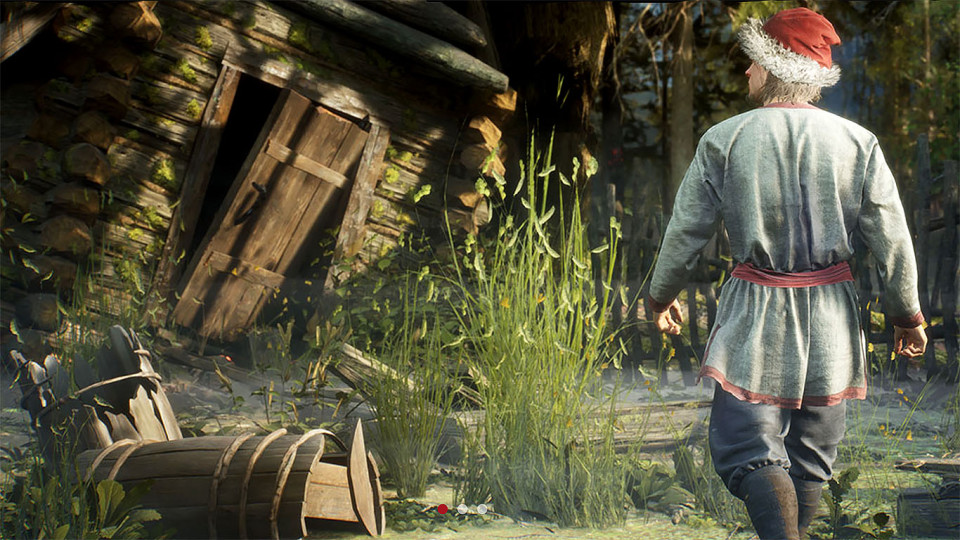
Task: Switch to the second slide indicator dot
Action: [462, 509]
